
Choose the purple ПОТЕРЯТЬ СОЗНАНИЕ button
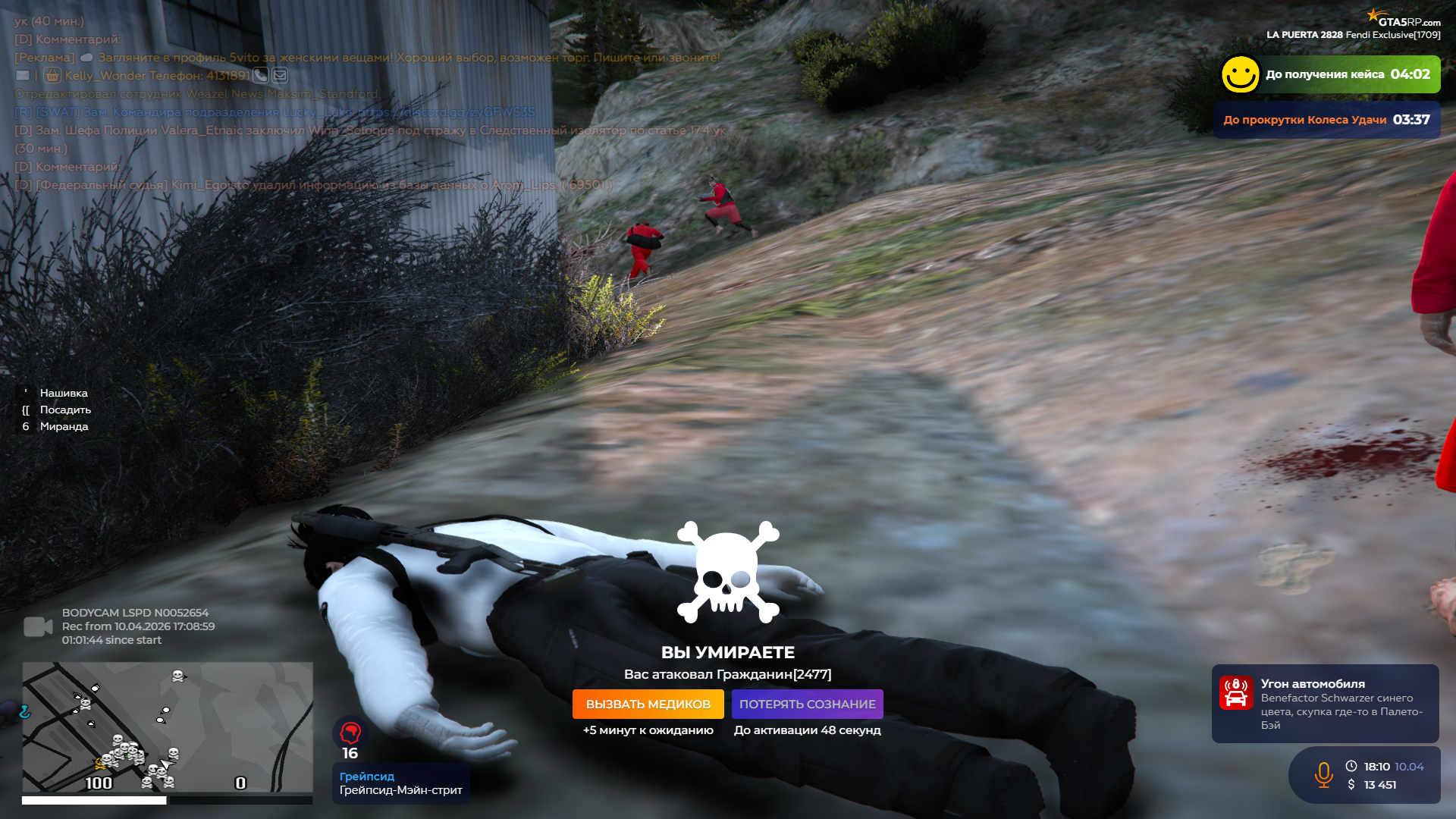point(807,704)
